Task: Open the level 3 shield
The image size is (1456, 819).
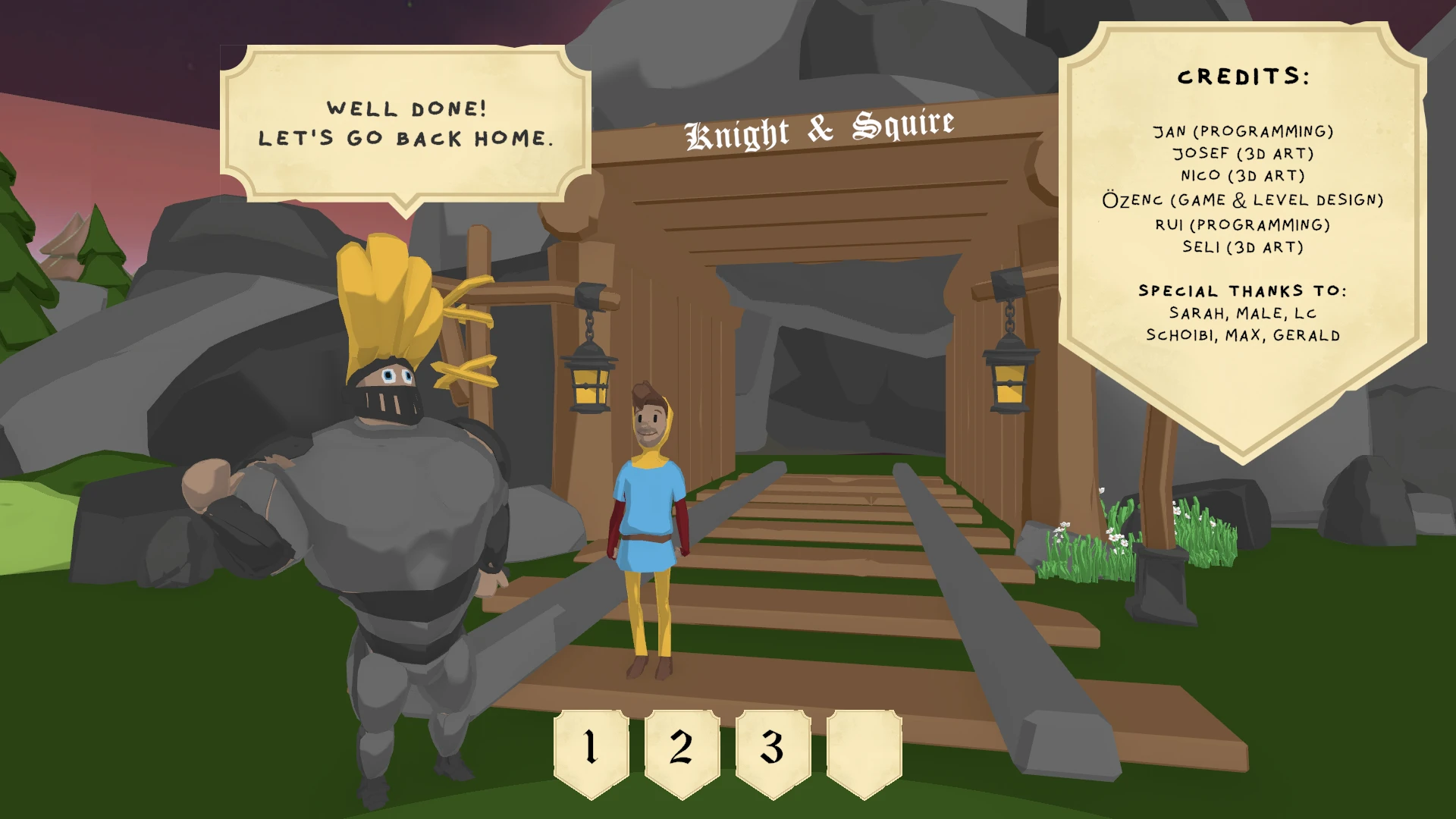Action: [x=773, y=750]
